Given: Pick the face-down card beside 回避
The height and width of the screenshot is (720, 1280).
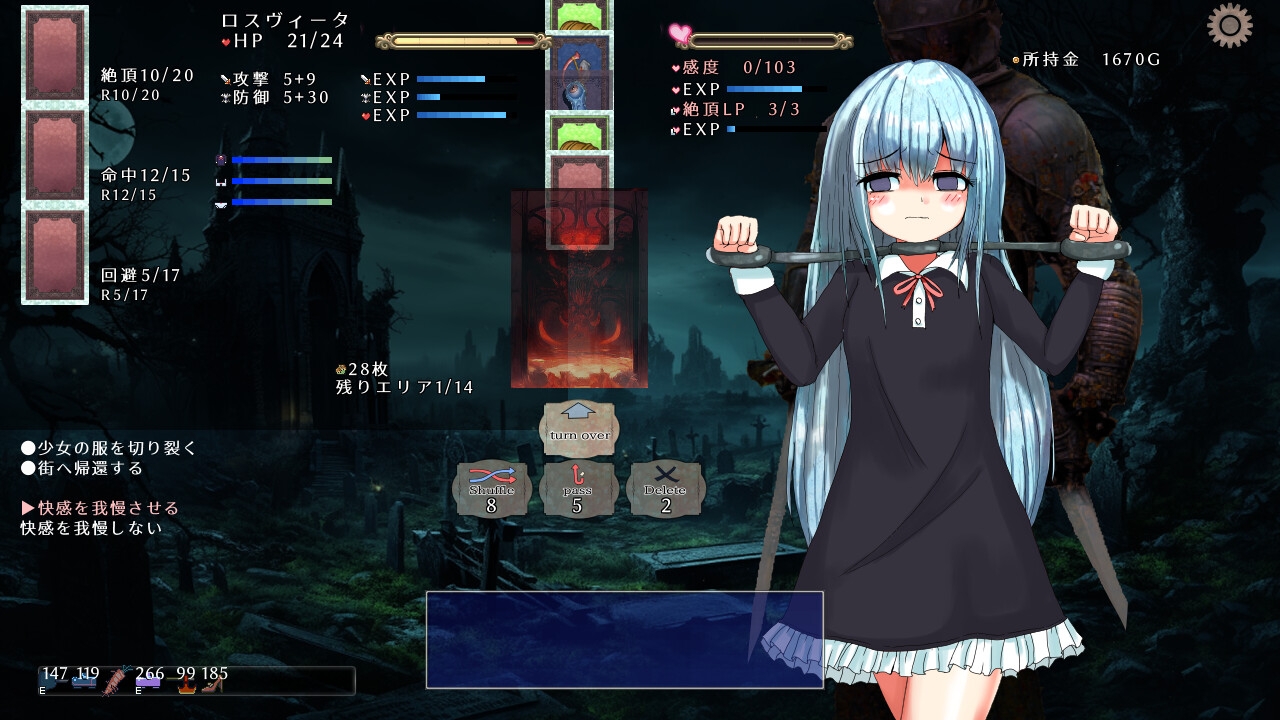Looking at the screenshot, I should point(55,255).
